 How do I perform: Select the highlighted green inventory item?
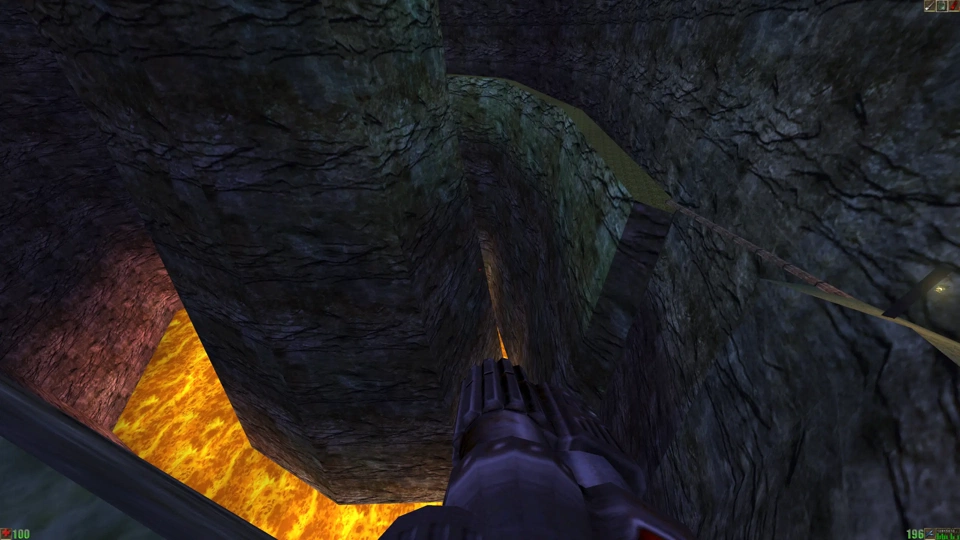click(942, 6)
